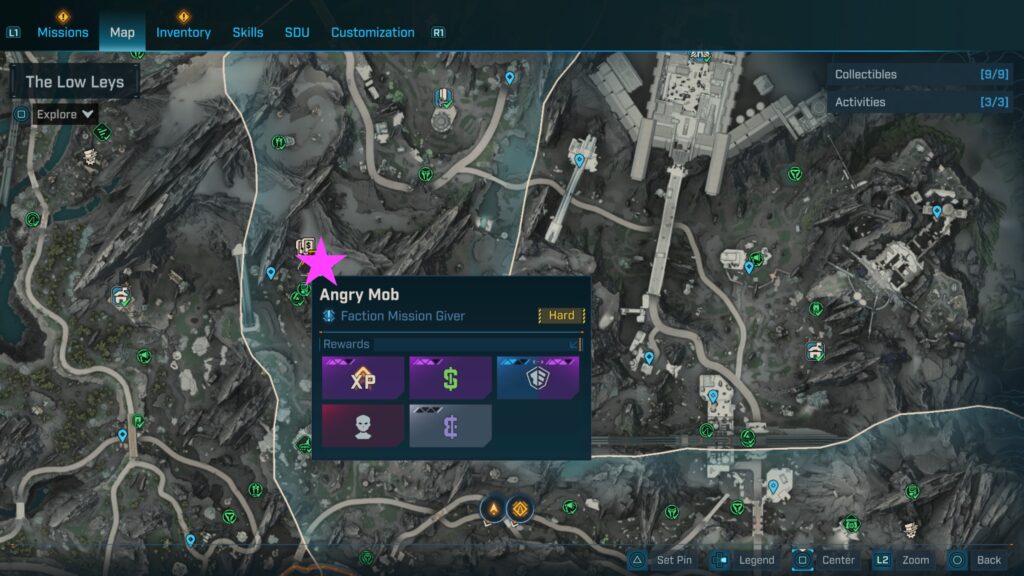
Task: Open the Inventory tab
Action: pyautogui.click(x=183, y=32)
